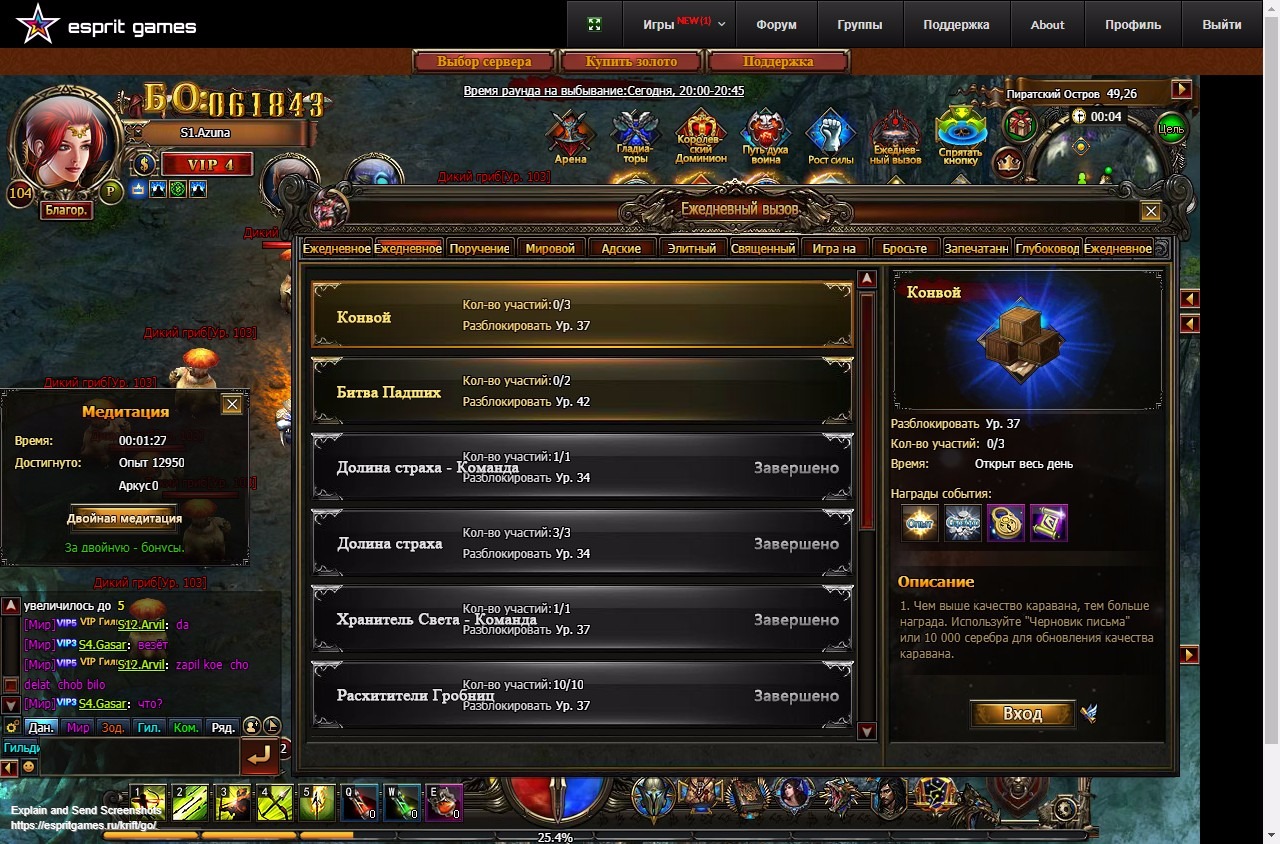
Task: Click the Купить золото button
Action: pos(631,62)
